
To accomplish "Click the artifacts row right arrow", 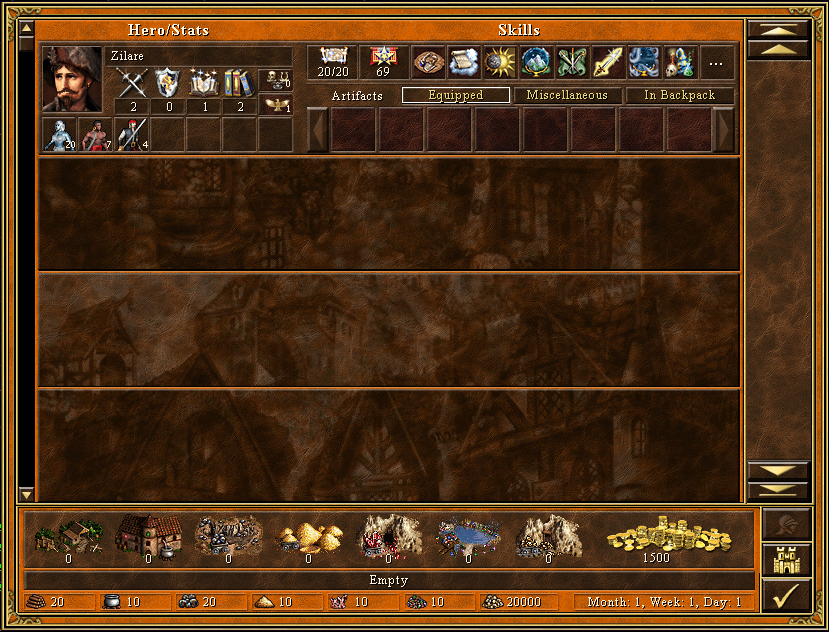I will click(x=724, y=130).
